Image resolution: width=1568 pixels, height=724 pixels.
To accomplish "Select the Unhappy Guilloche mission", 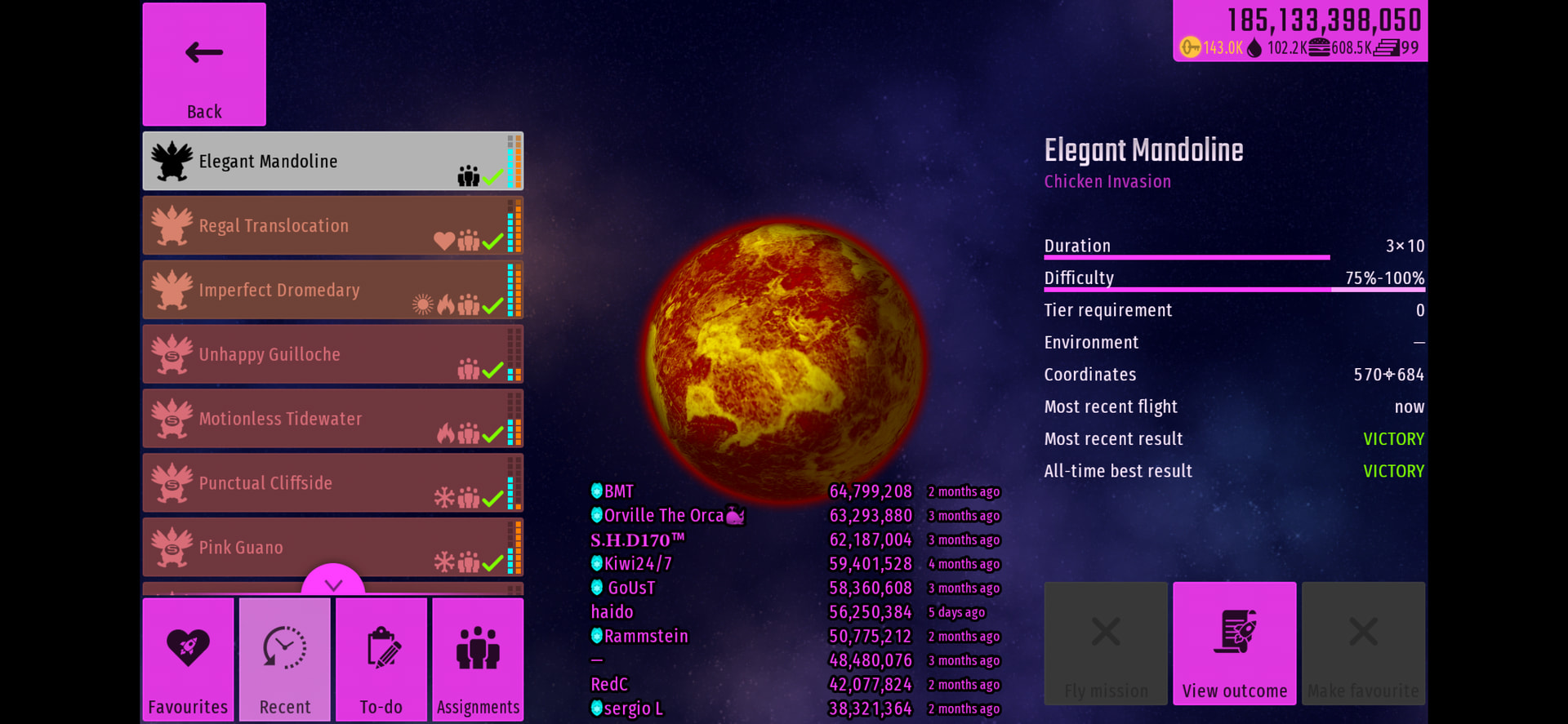I will [332, 354].
